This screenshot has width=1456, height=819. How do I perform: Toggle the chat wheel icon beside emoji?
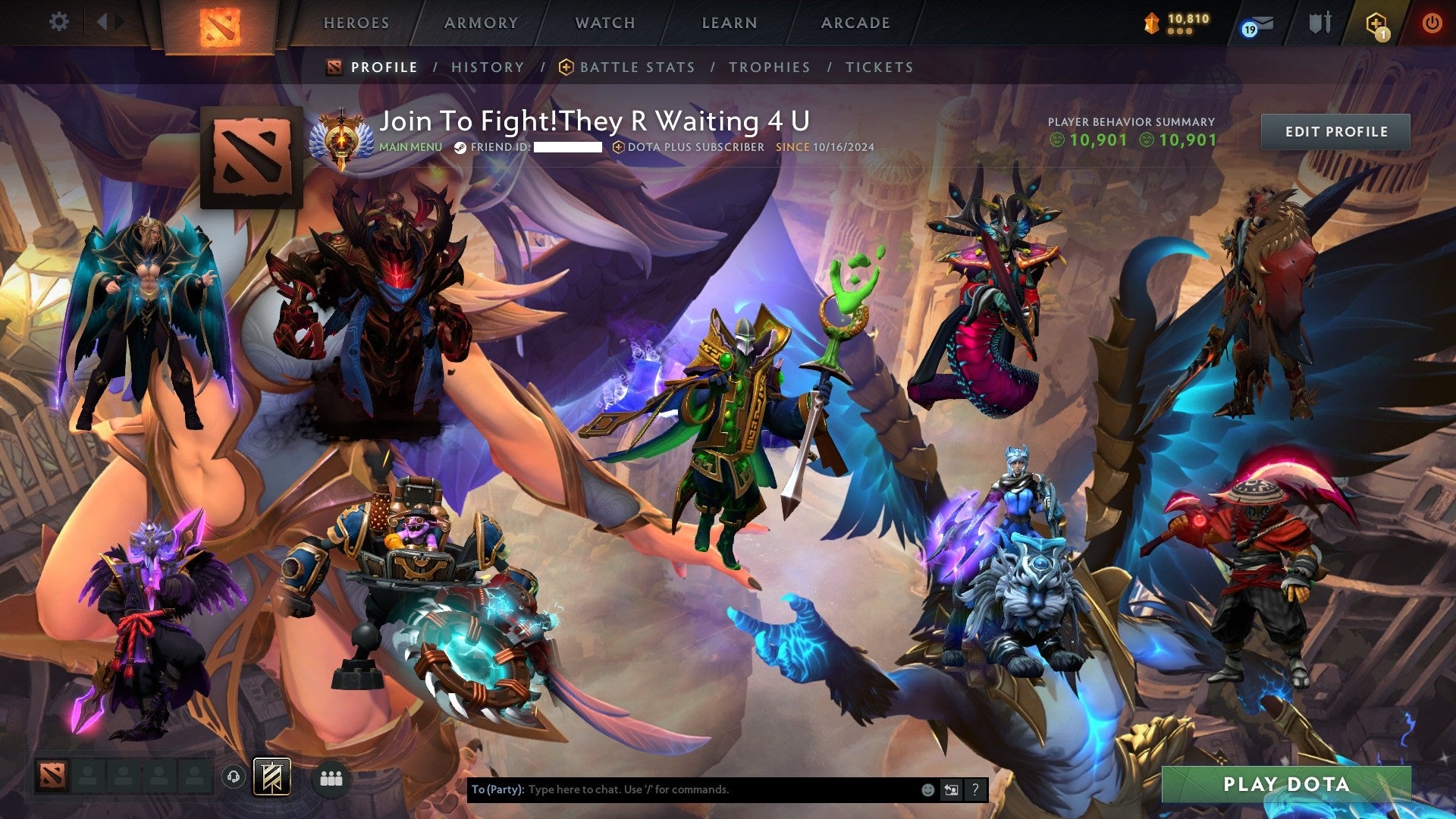(x=951, y=789)
